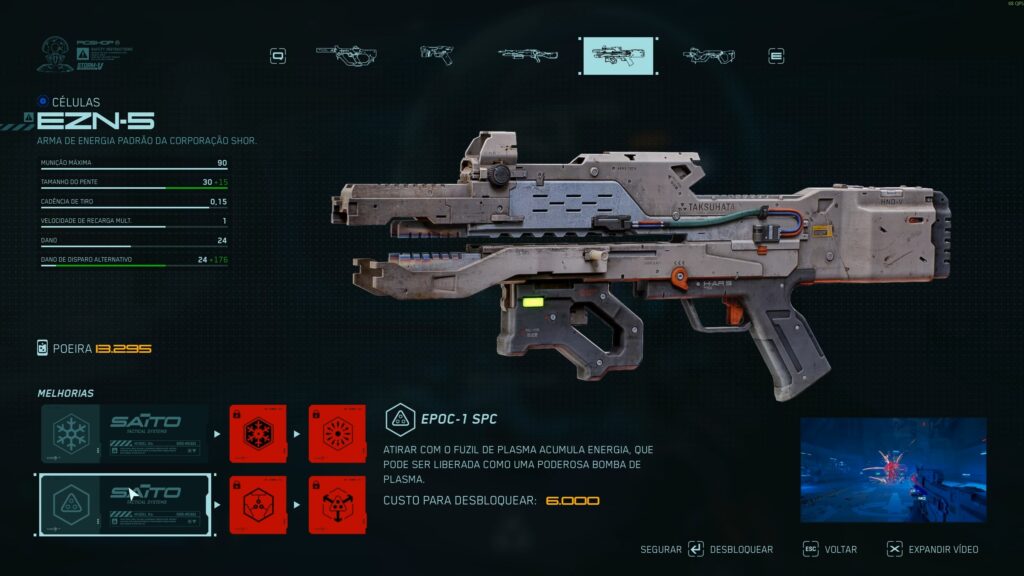Image resolution: width=1024 pixels, height=576 pixels.
Task: Choose the Saito triangle EPOC-1 SPC upgrade card
Action: click(x=124, y=505)
